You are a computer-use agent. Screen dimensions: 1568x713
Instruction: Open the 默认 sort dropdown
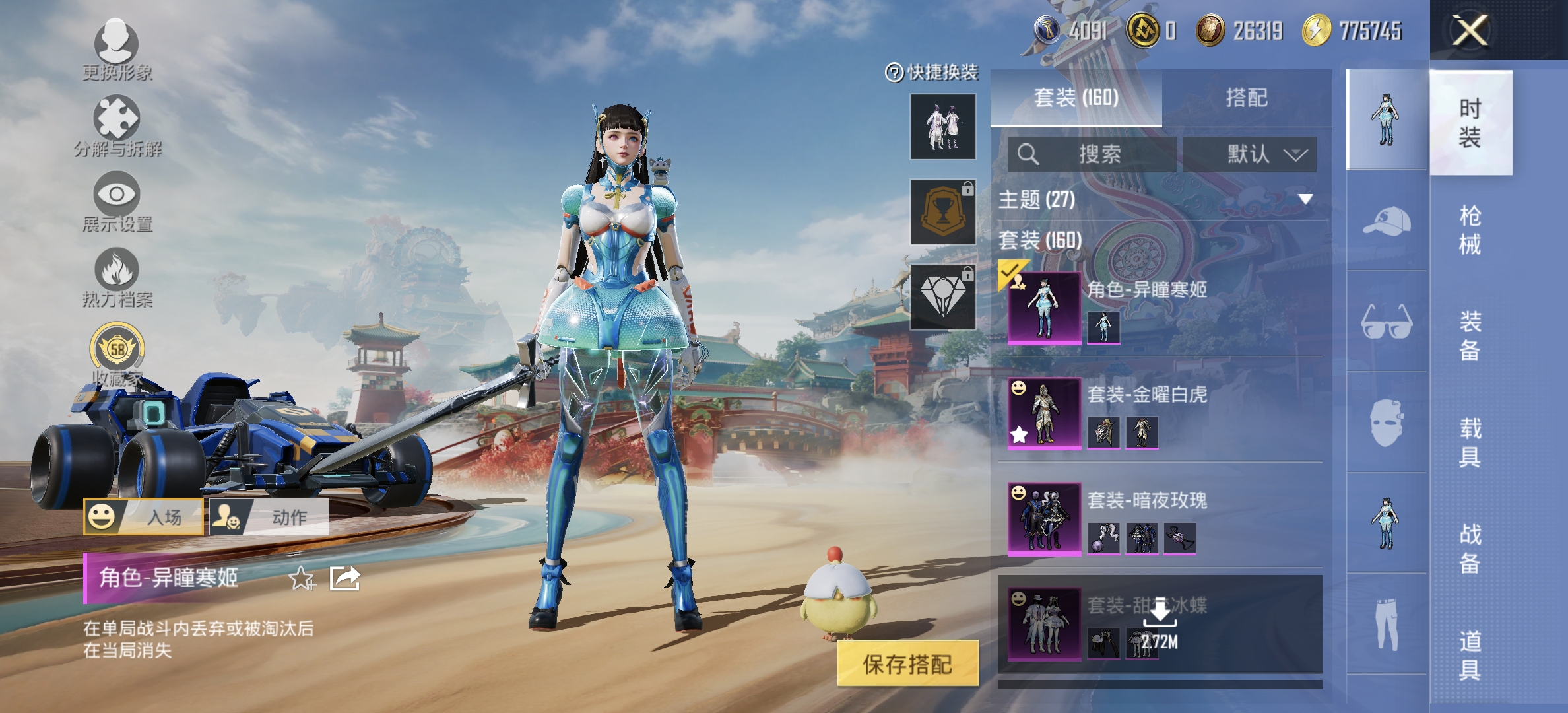click(1251, 155)
